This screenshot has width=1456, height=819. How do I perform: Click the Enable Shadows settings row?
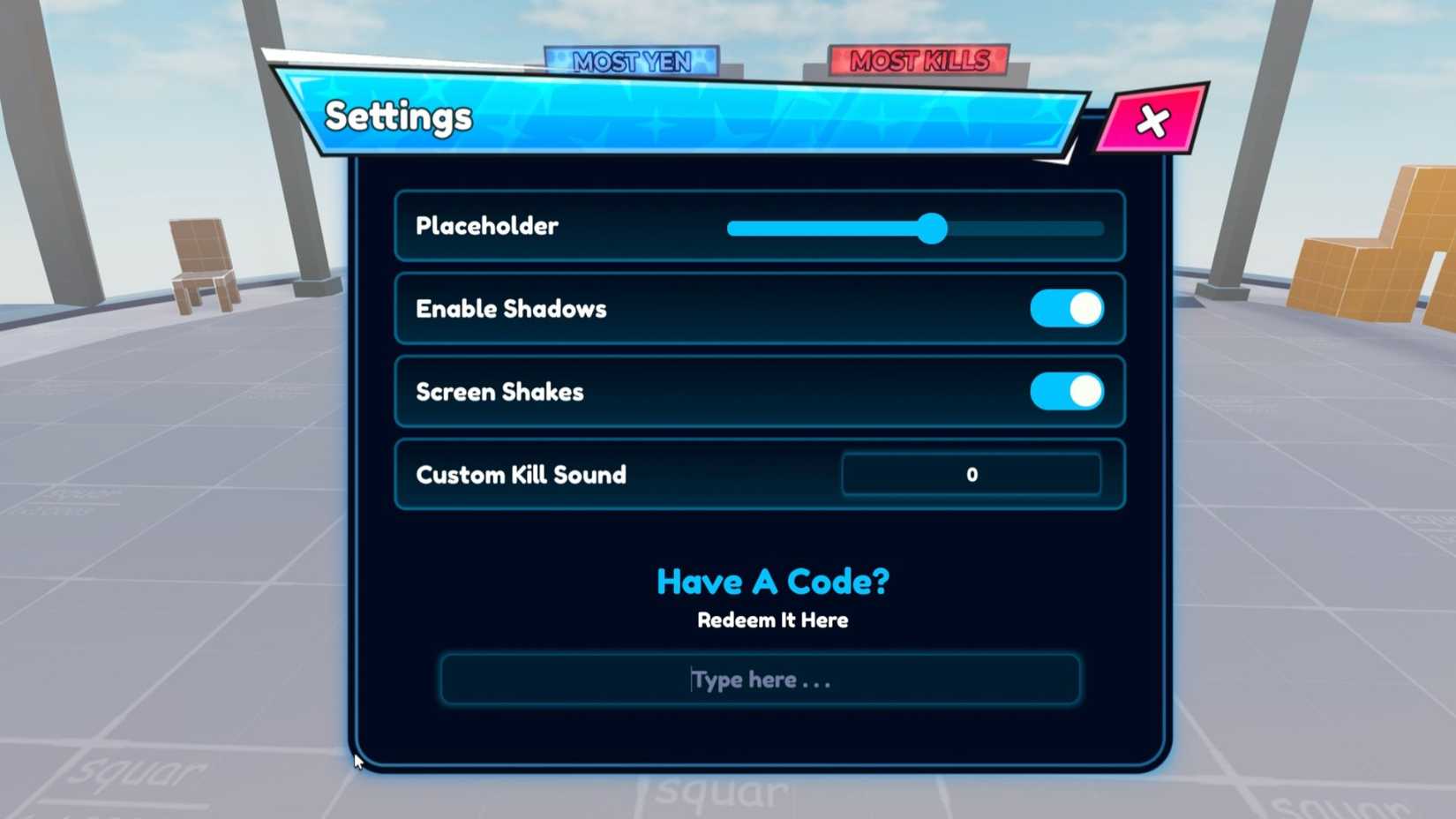[x=759, y=309]
